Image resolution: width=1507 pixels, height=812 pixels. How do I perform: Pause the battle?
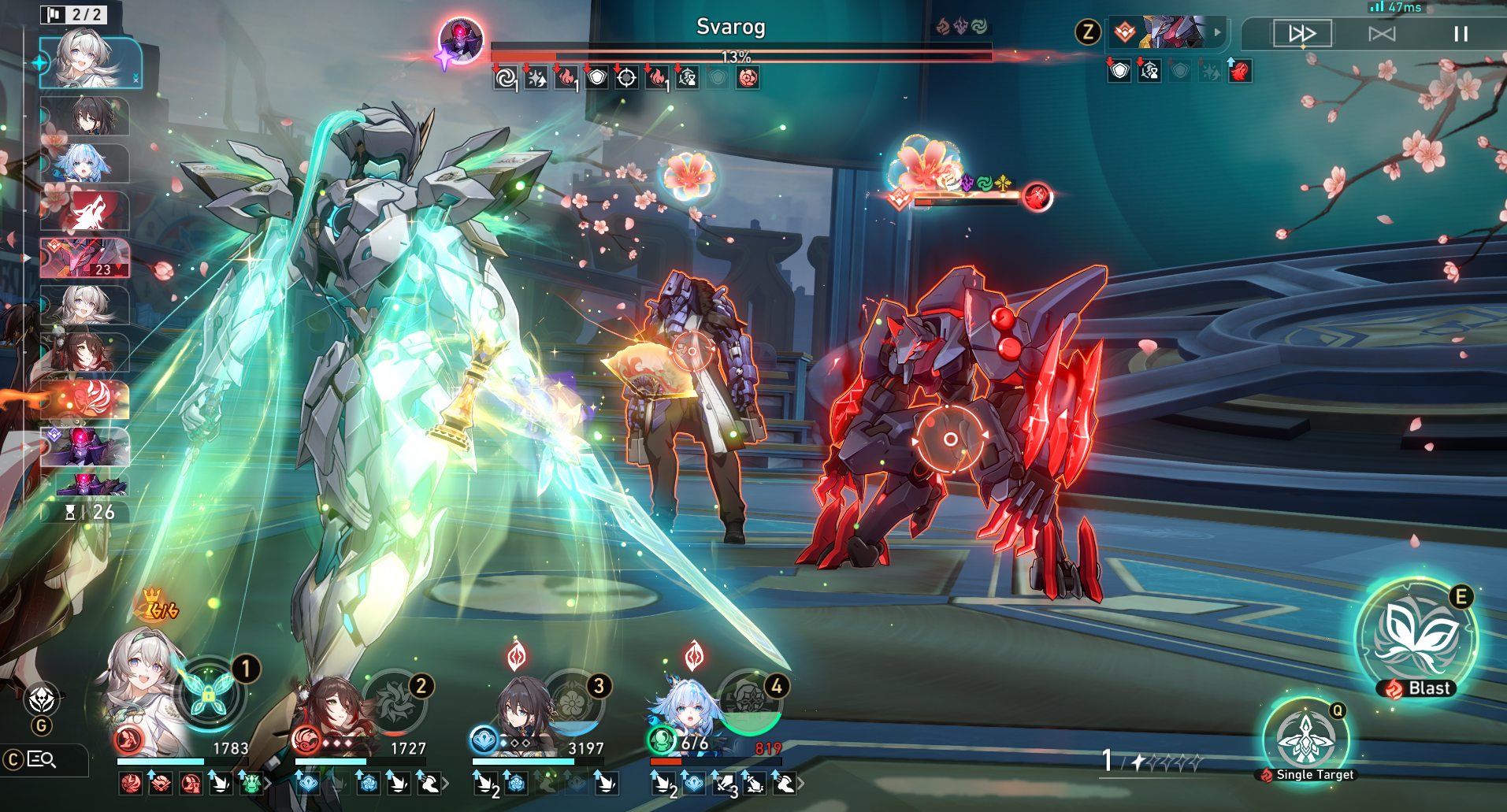(1461, 34)
